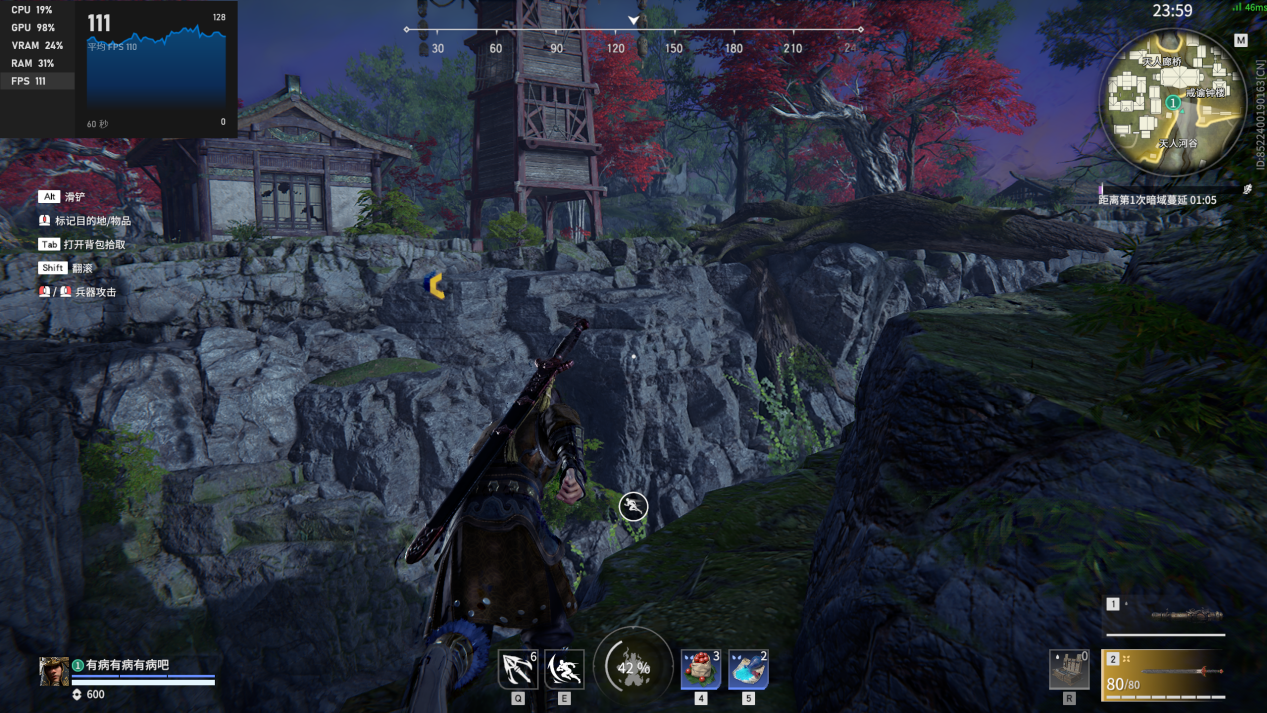Click the player portrait avatar

tap(54, 671)
